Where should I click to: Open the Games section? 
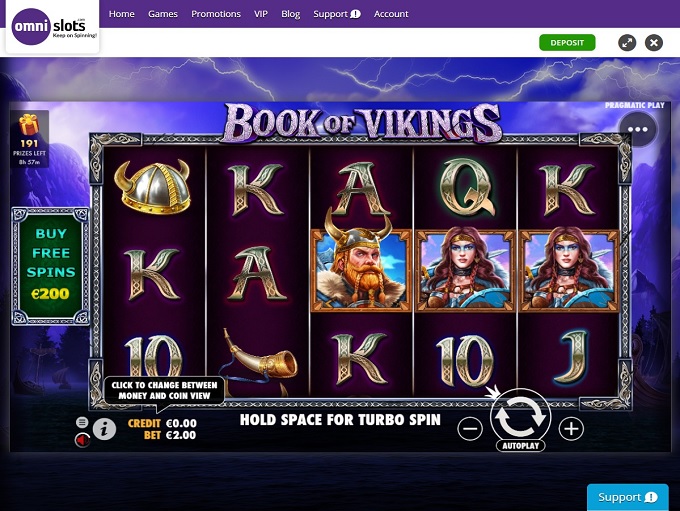click(163, 14)
